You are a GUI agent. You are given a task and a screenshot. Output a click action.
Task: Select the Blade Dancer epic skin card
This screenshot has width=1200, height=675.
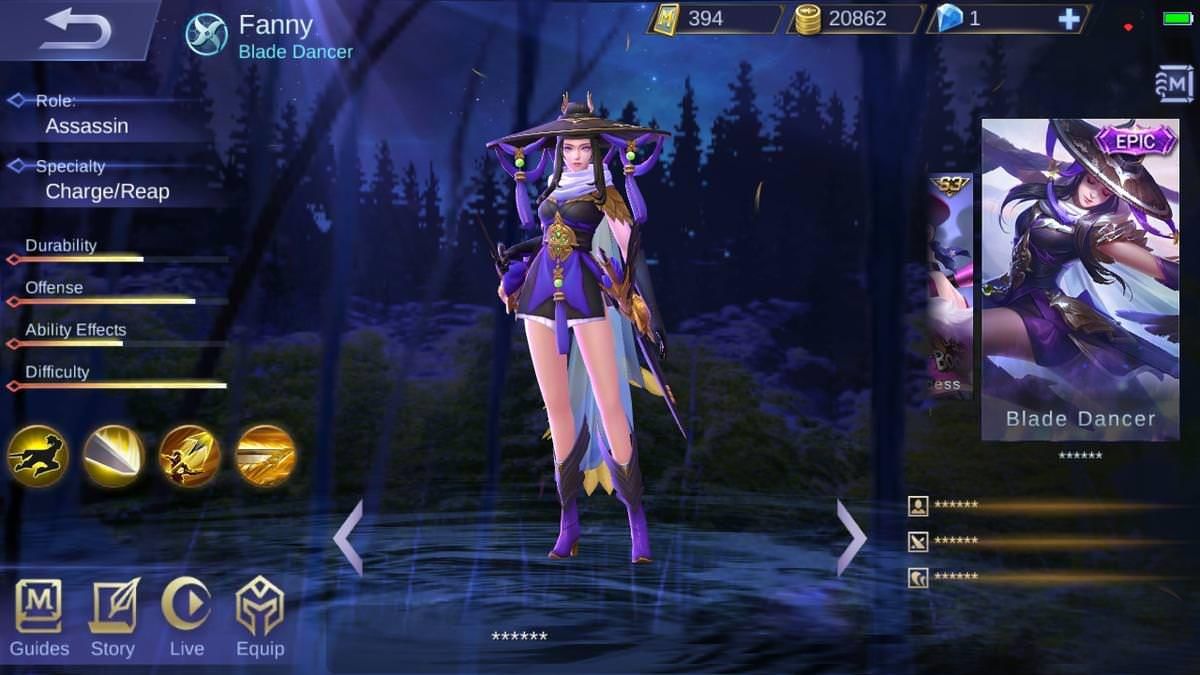point(1080,280)
